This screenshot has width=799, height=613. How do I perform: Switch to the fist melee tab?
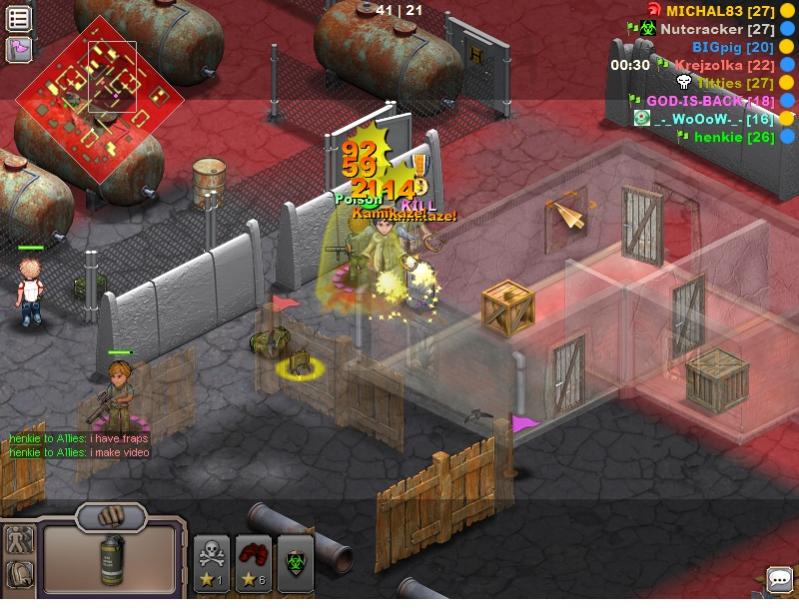(x=110, y=517)
